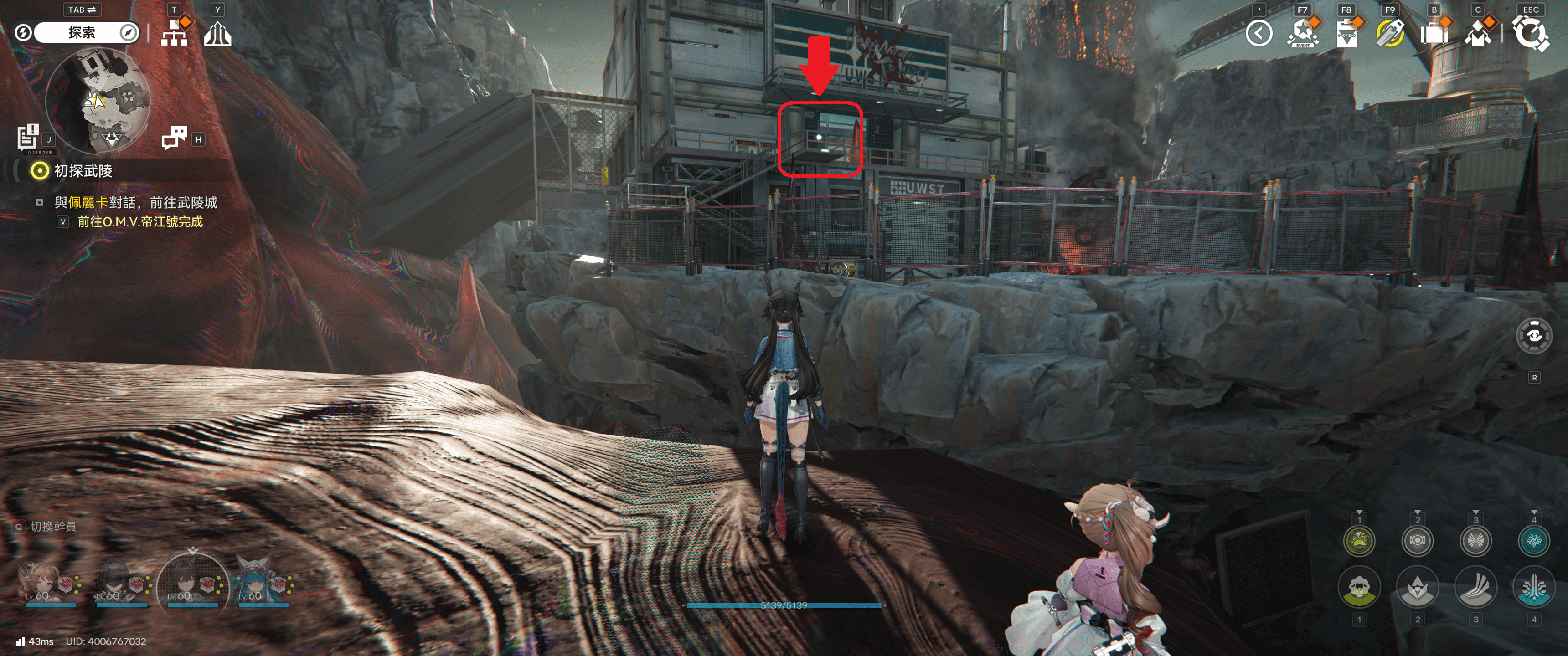Open the quest log icon with exclamation mark
The height and width of the screenshot is (656, 1568).
click(28, 137)
